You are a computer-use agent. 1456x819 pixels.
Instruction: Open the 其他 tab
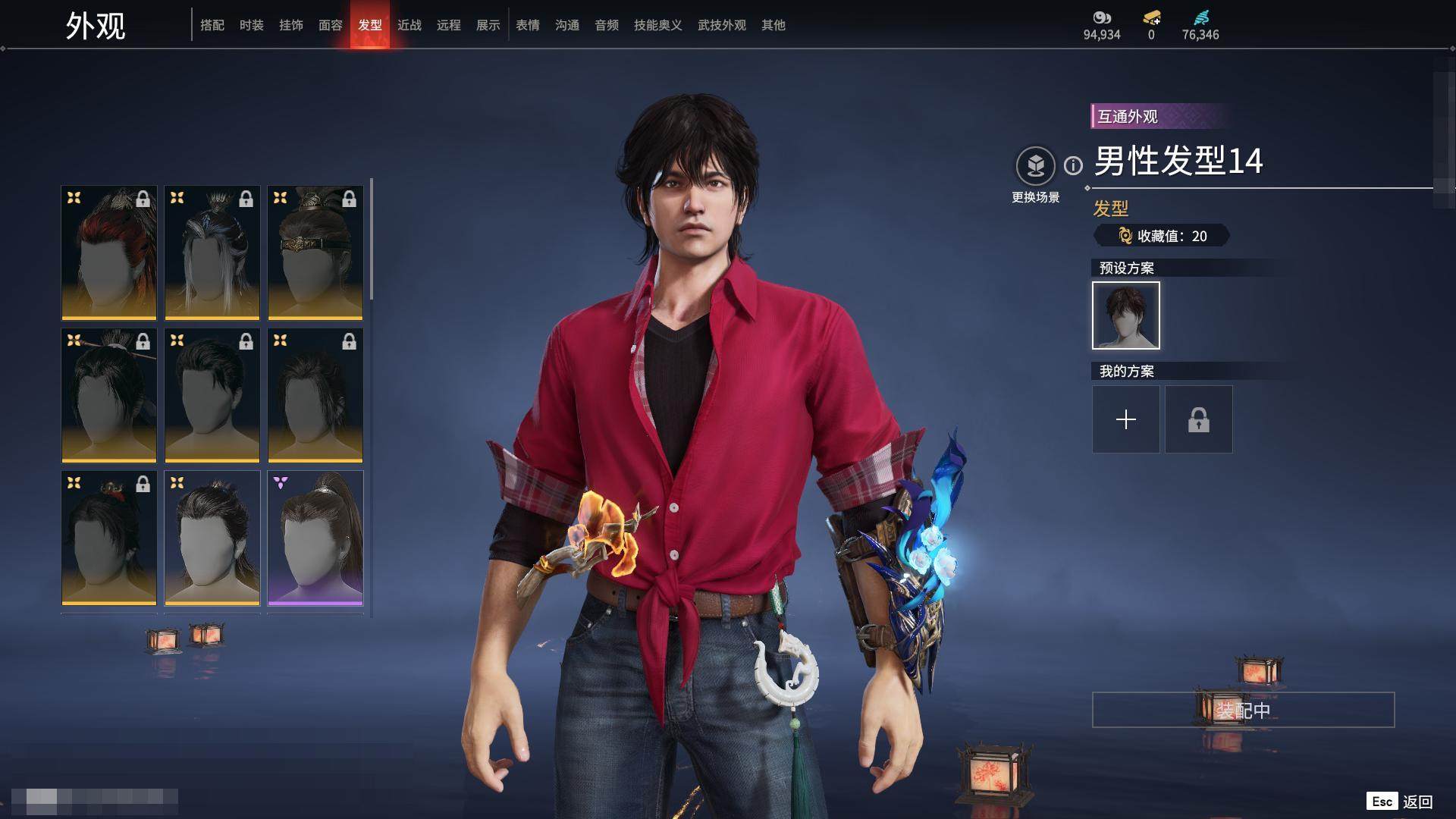click(x=773, y=25)
